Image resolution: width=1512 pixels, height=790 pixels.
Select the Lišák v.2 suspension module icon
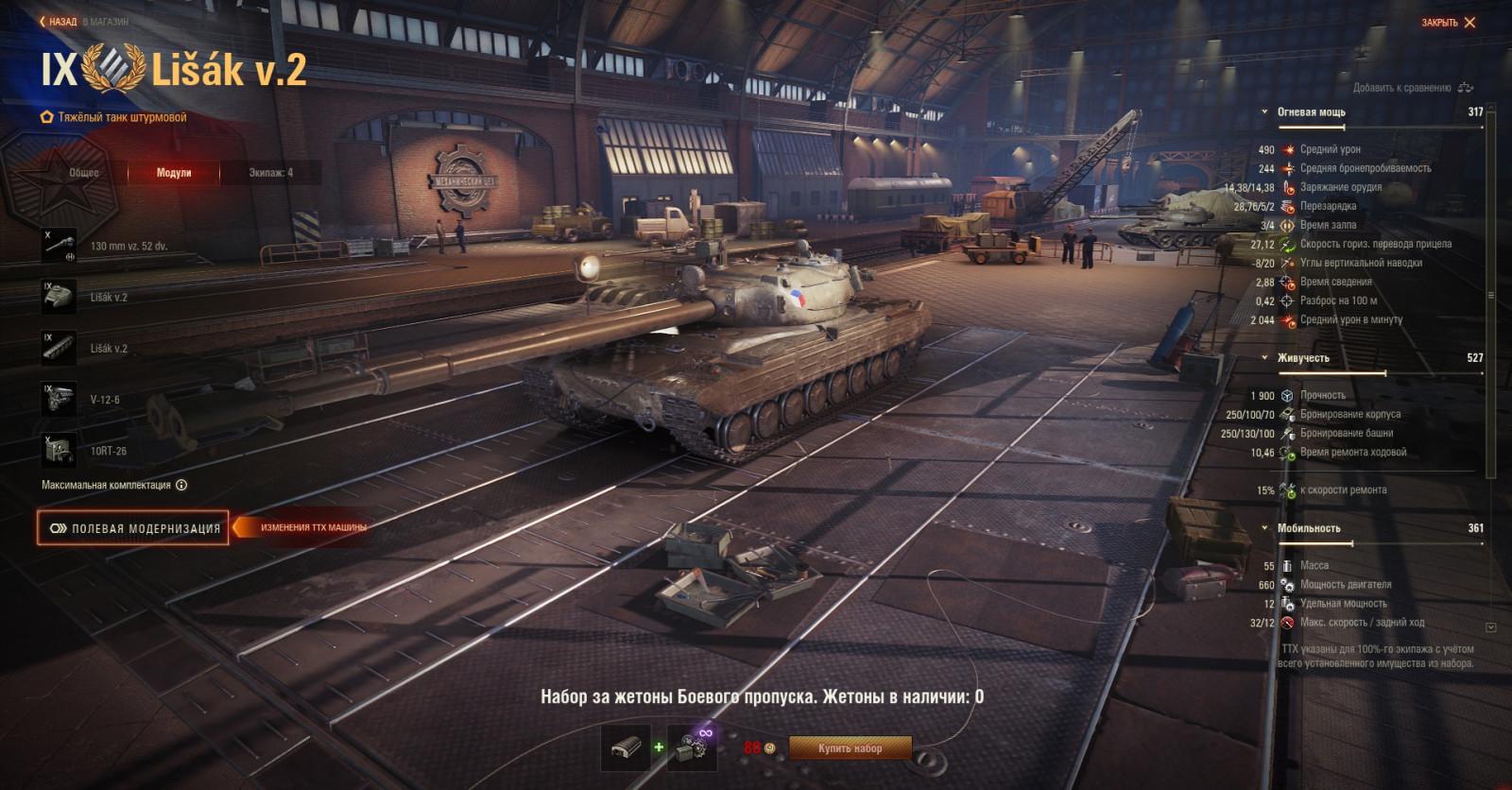(60, 347)
